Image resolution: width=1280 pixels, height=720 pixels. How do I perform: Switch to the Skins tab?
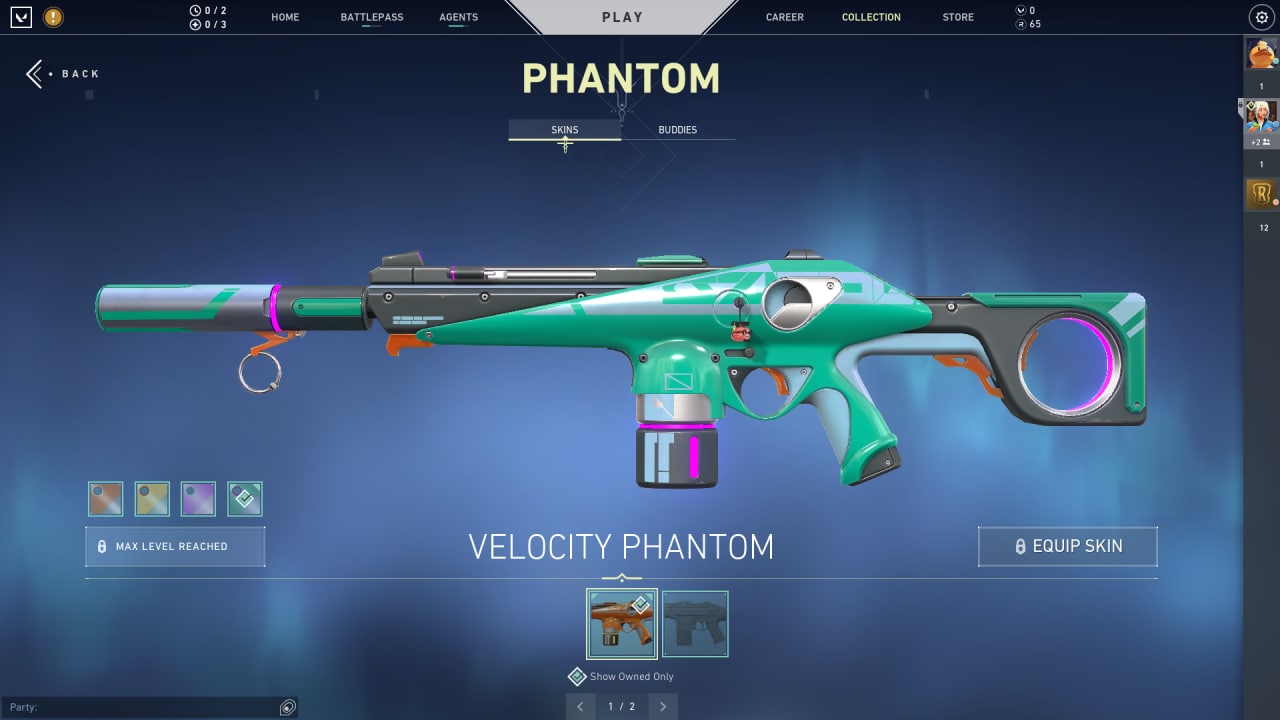pos(564,130)
